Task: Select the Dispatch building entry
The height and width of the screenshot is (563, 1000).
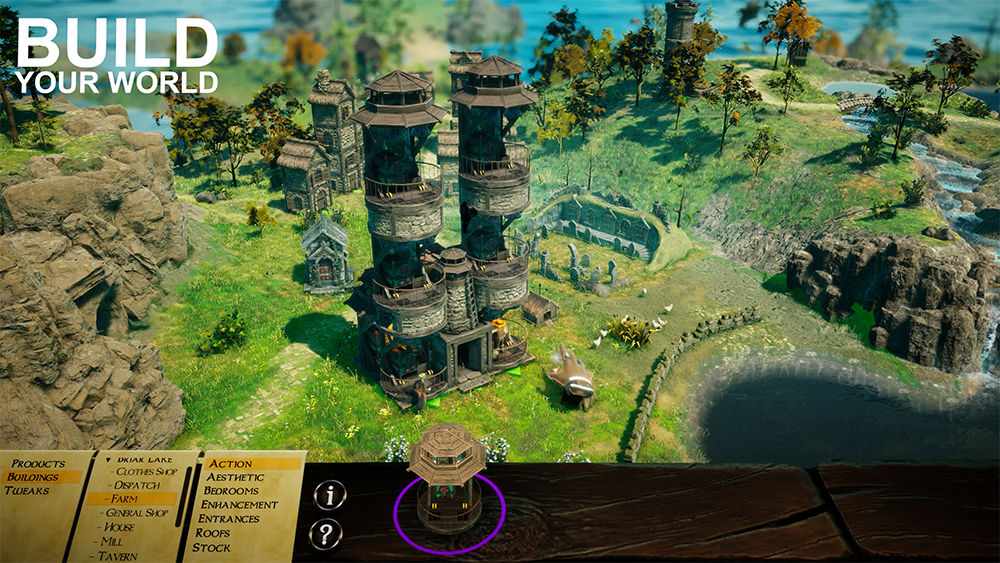Action: pyautogui.click(x=138, y=485)
